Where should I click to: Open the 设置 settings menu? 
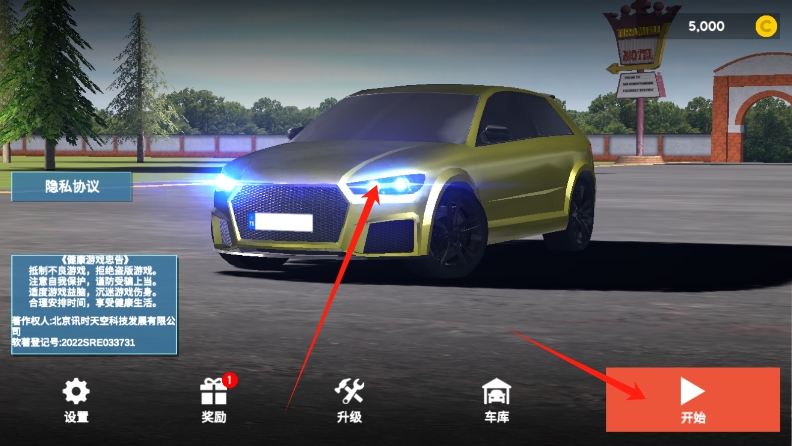click(76, 400)
